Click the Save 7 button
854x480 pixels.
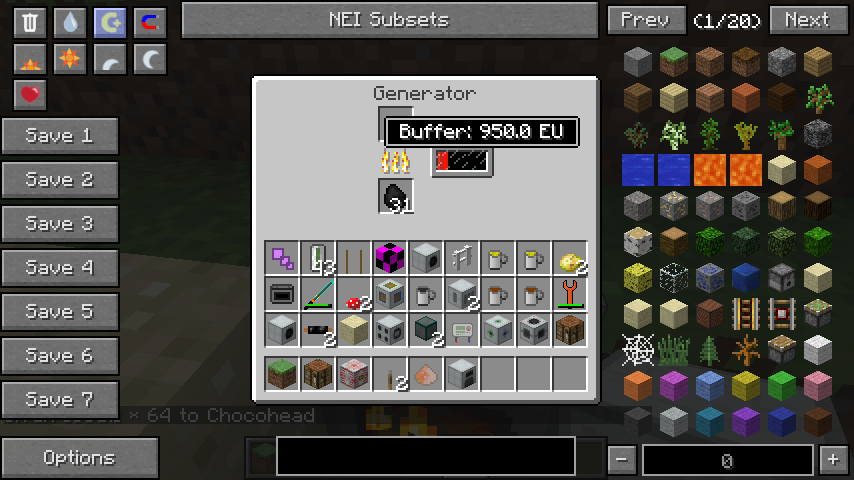point(60,400)
